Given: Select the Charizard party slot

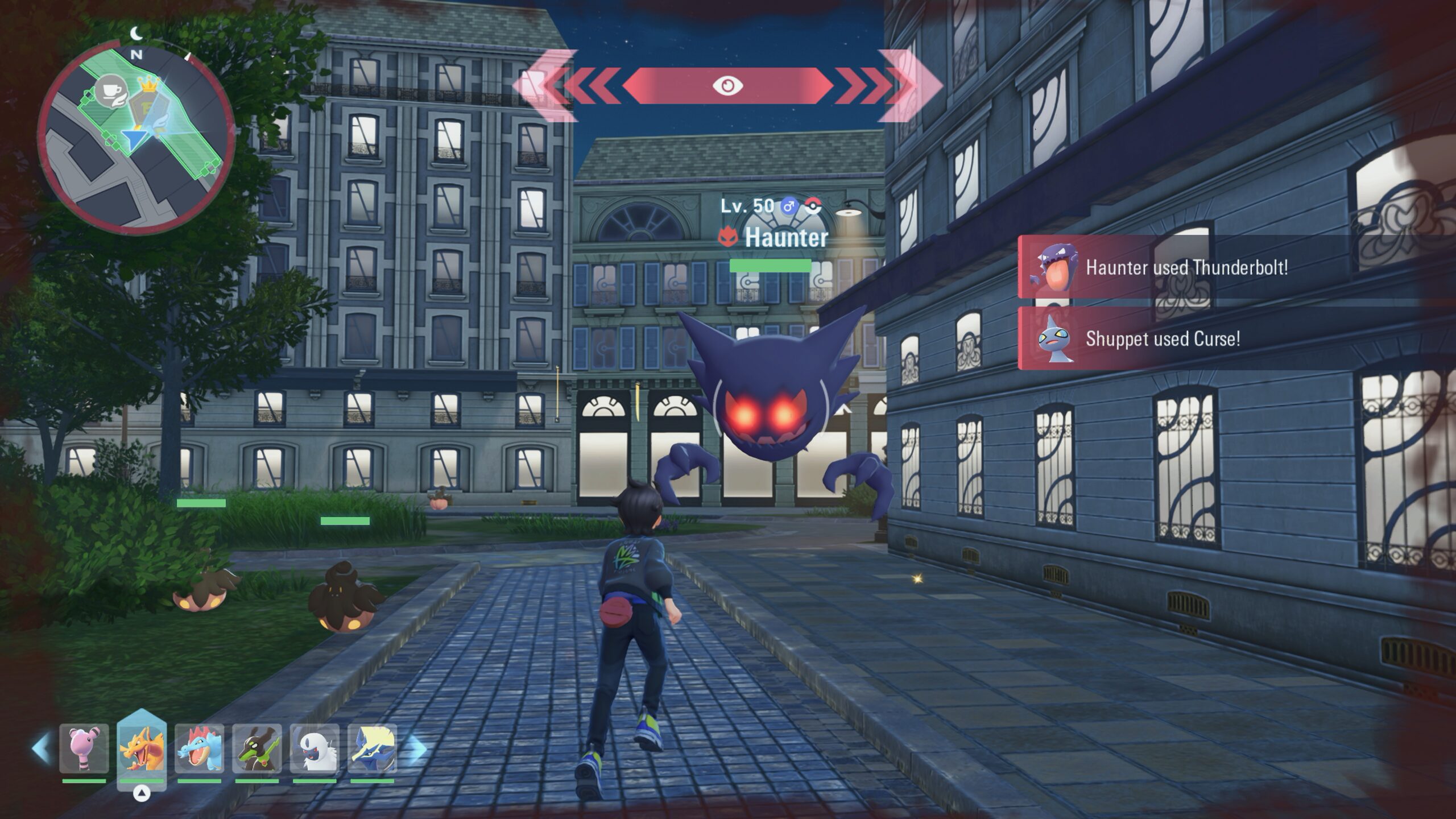Looking at the screenshot, I should pos(142,748).
